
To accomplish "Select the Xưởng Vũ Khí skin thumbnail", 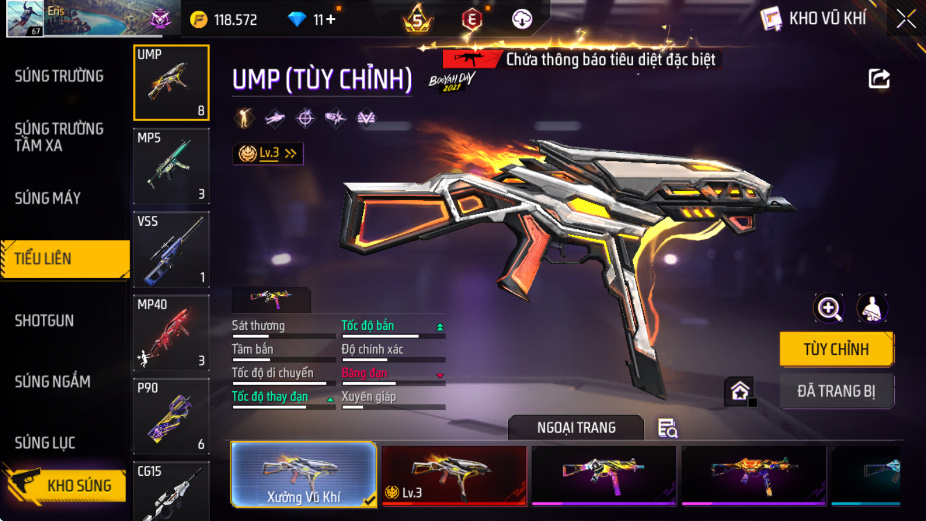I will pyautogui.click(x=304, y=474).
